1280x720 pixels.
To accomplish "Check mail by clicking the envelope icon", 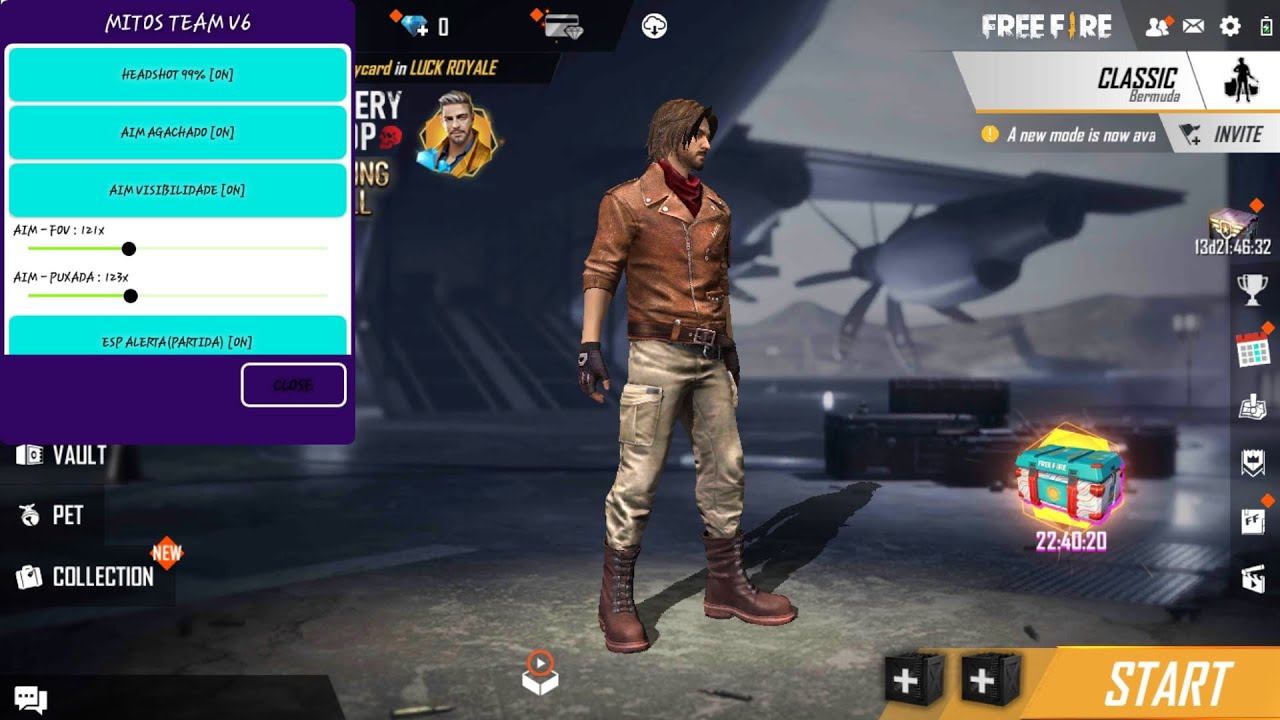I will pos(1194,27).
